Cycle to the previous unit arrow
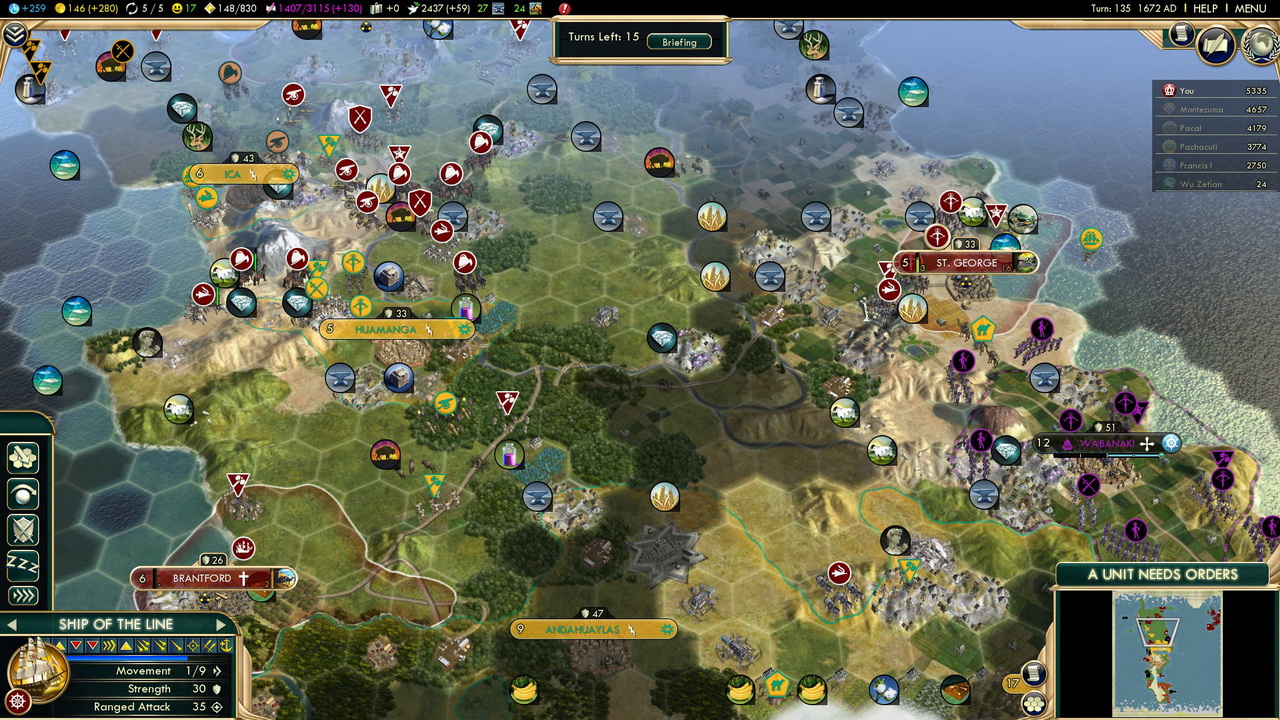Viewport: 1280px width, 720px height. (11, 625)
